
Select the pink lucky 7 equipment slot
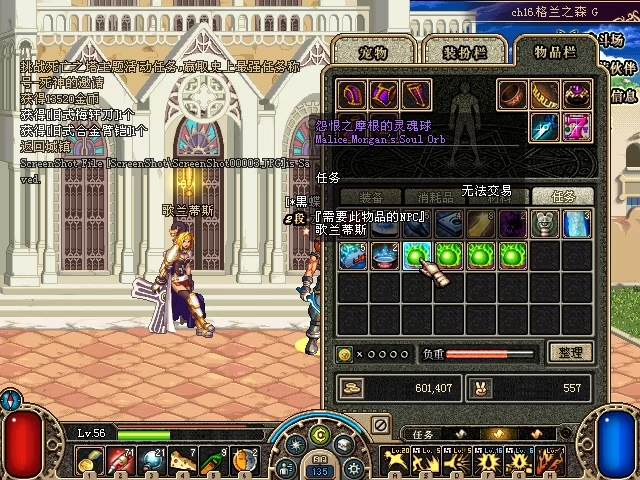pyautogui.click(x=577, y=127)
